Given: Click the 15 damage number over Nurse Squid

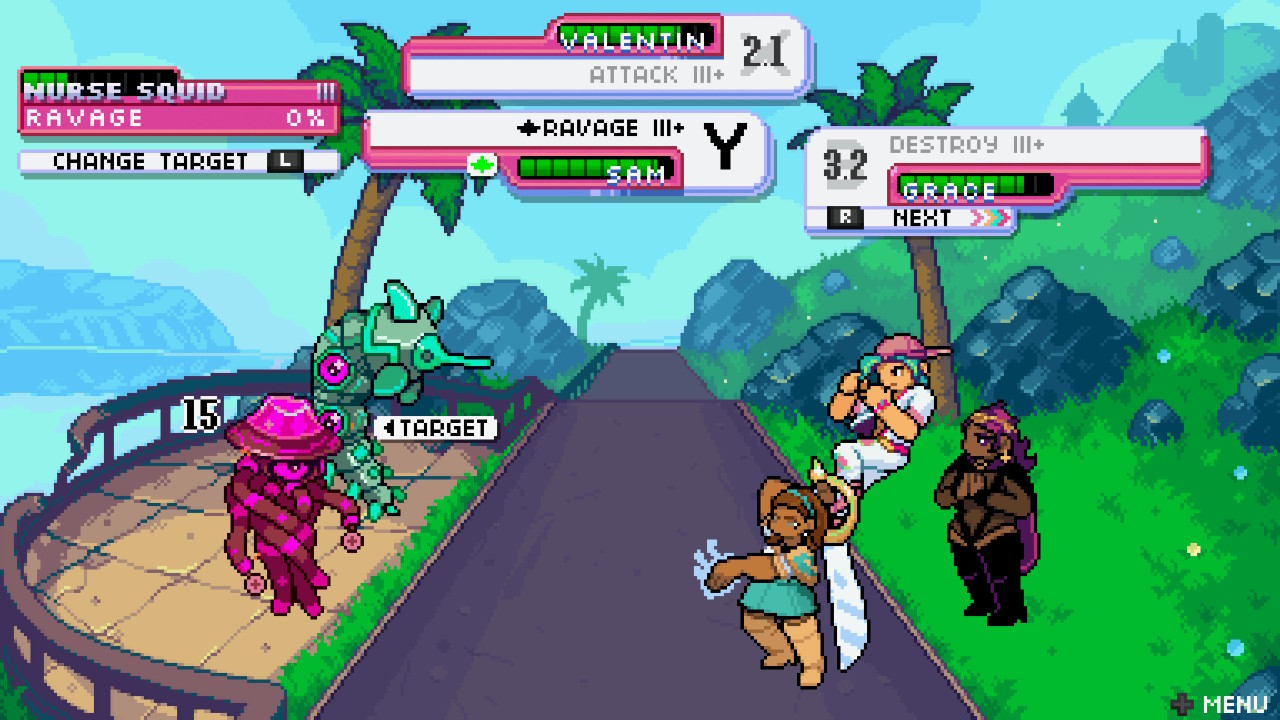Looking at the screenshot, I should pyautogui.click(x=200, y=414).
